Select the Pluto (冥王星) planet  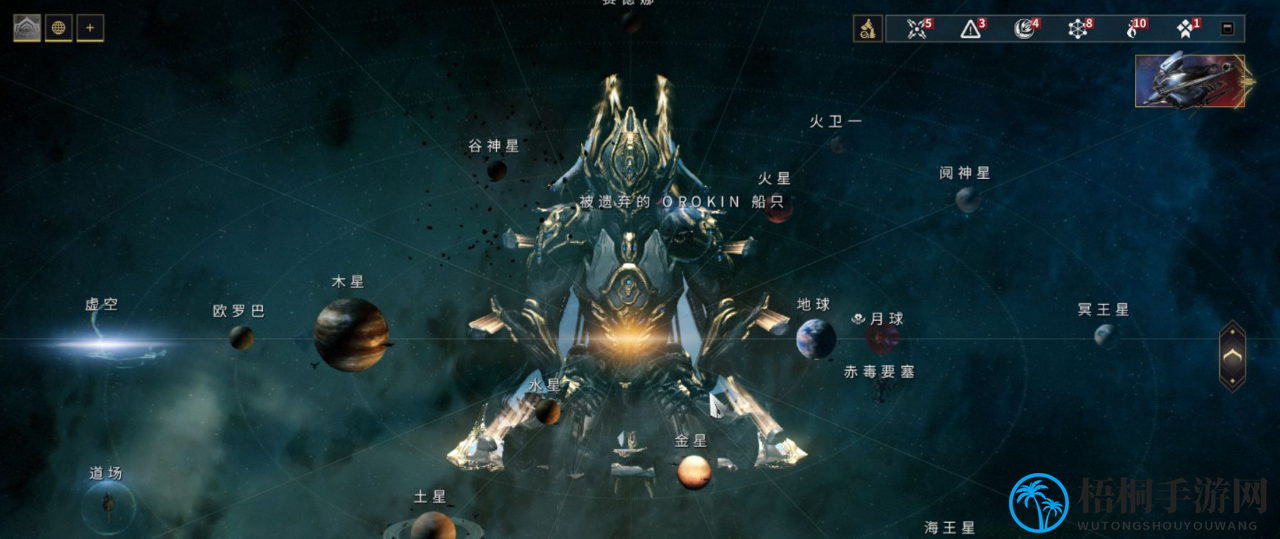coord(1105,335)
